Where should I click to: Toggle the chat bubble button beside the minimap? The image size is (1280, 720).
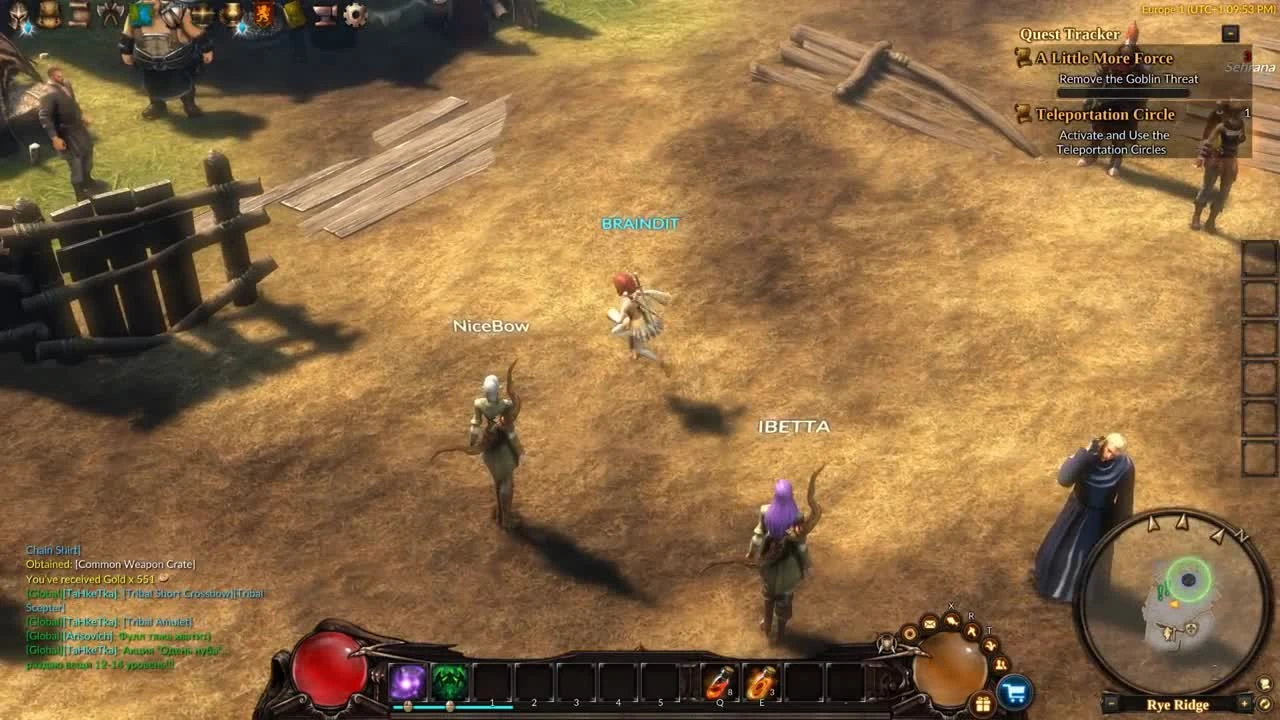[x=1264, y=685]
